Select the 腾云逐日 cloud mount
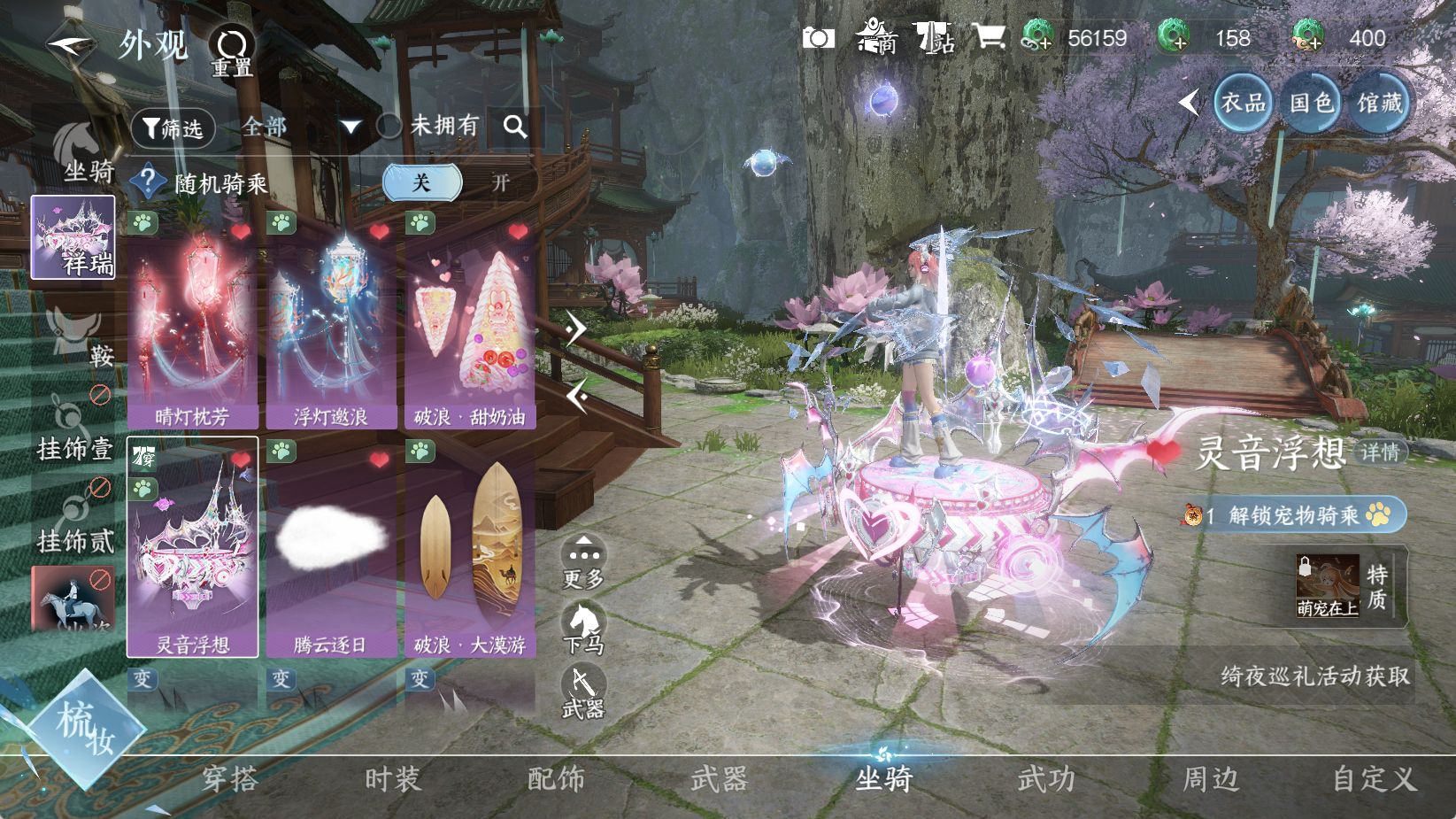Screen dimensions: 1456x819 pyautogui.click(x=331, y=547)
